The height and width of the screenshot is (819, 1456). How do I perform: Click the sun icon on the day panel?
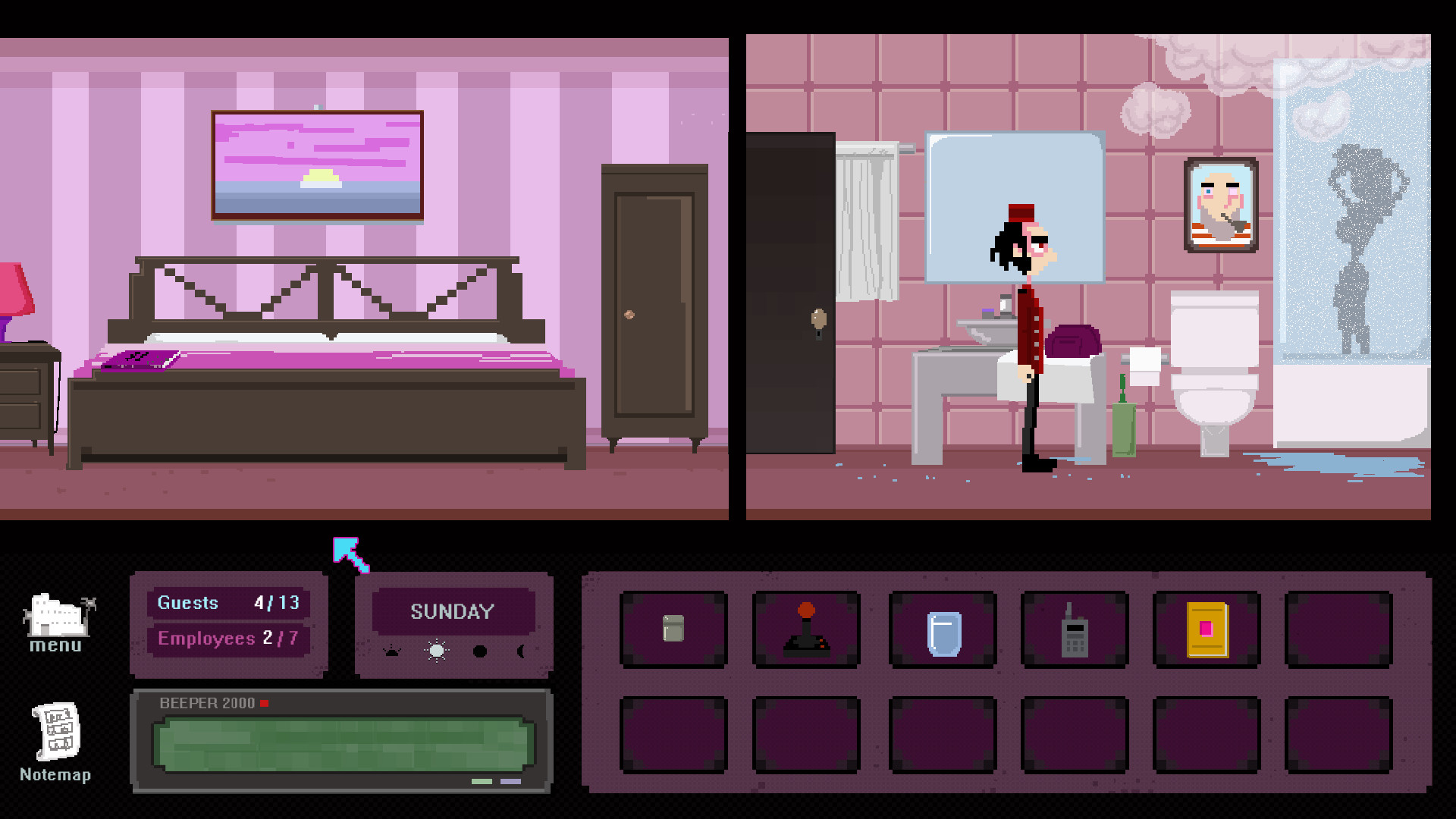pyautogui.click(x=436, y=652)
